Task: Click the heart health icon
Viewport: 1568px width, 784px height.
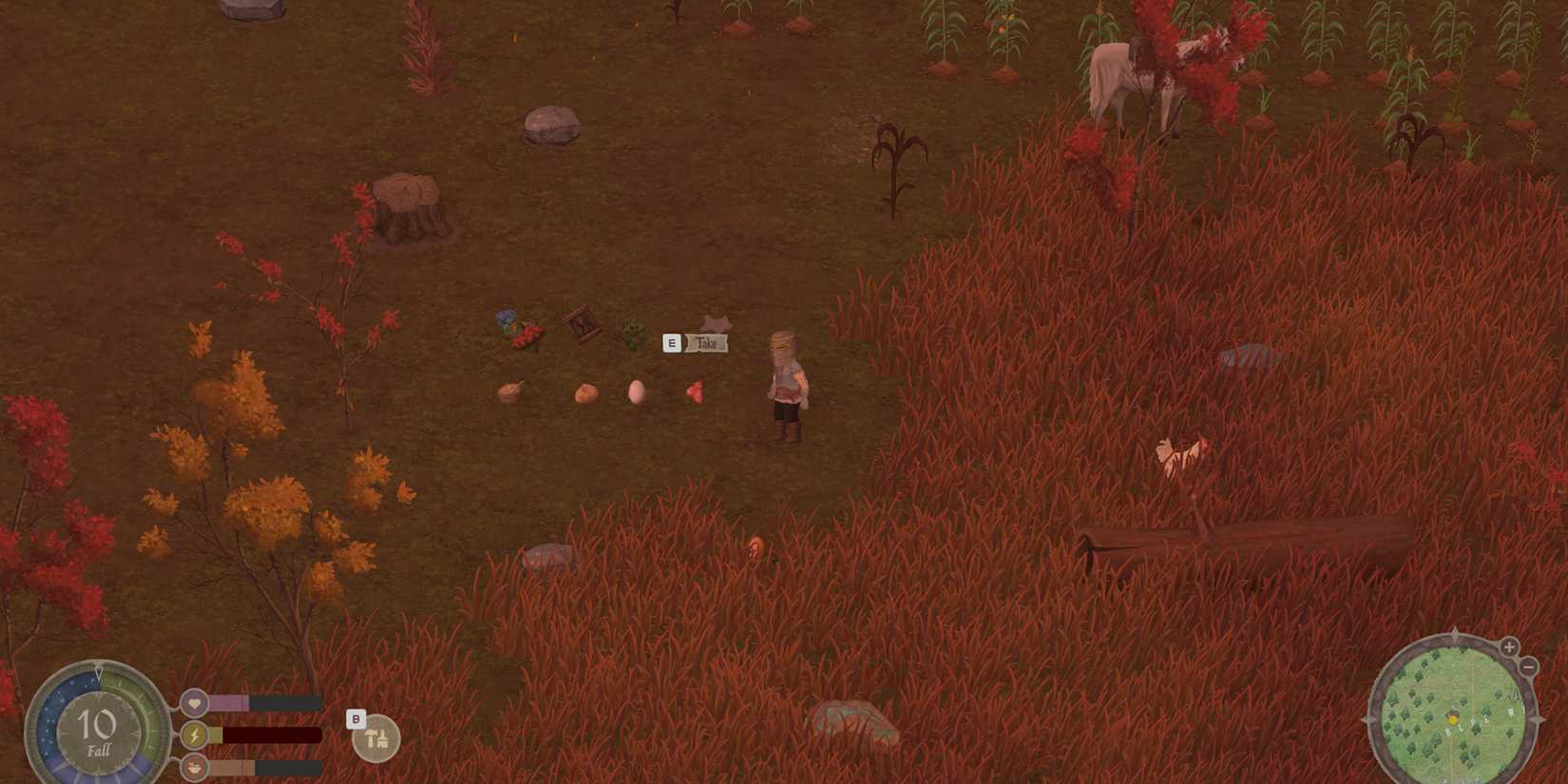Action: pos(194,701)
